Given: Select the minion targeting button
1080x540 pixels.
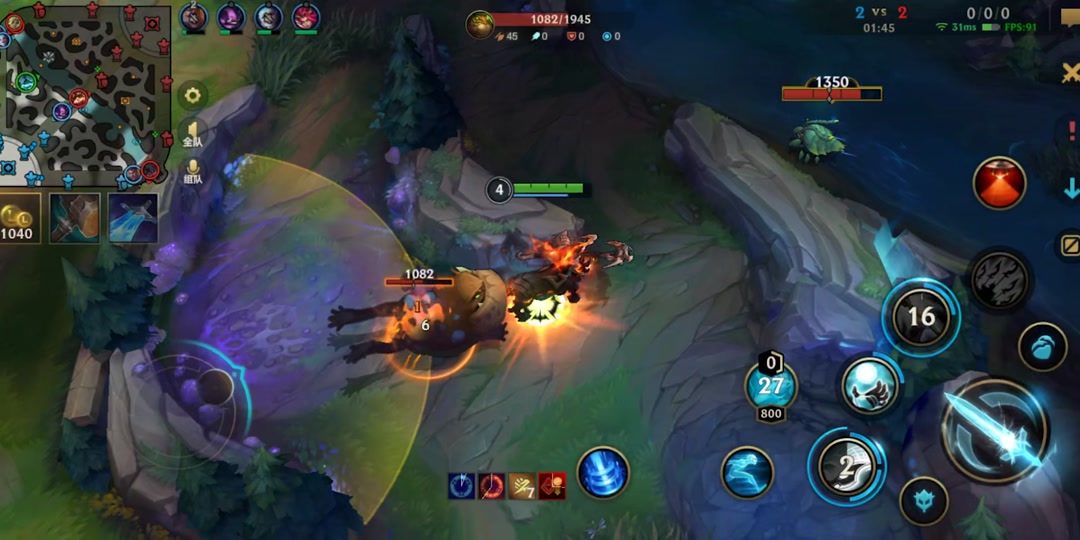Looking at the screenshot, I should point(1043,347).
